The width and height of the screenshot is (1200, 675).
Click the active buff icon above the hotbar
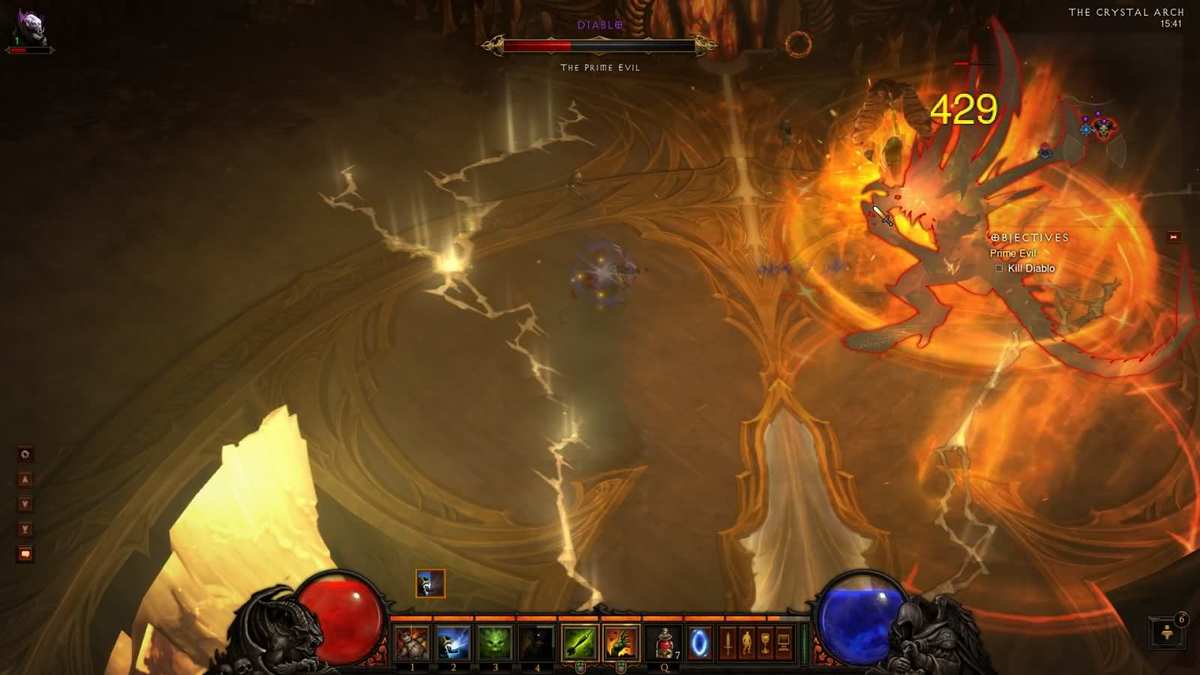pyautogui.click(x=430, y=584)
